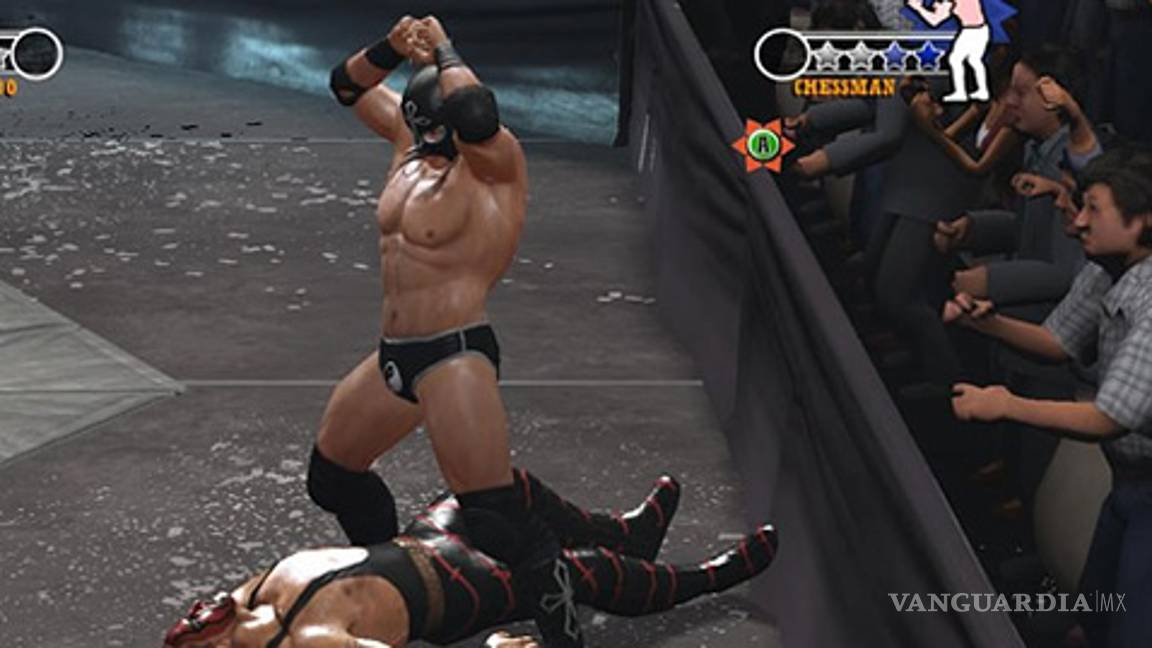
Task: Click the circular portrait frame beside Chessman's stars
Action: tap(781, 54)
